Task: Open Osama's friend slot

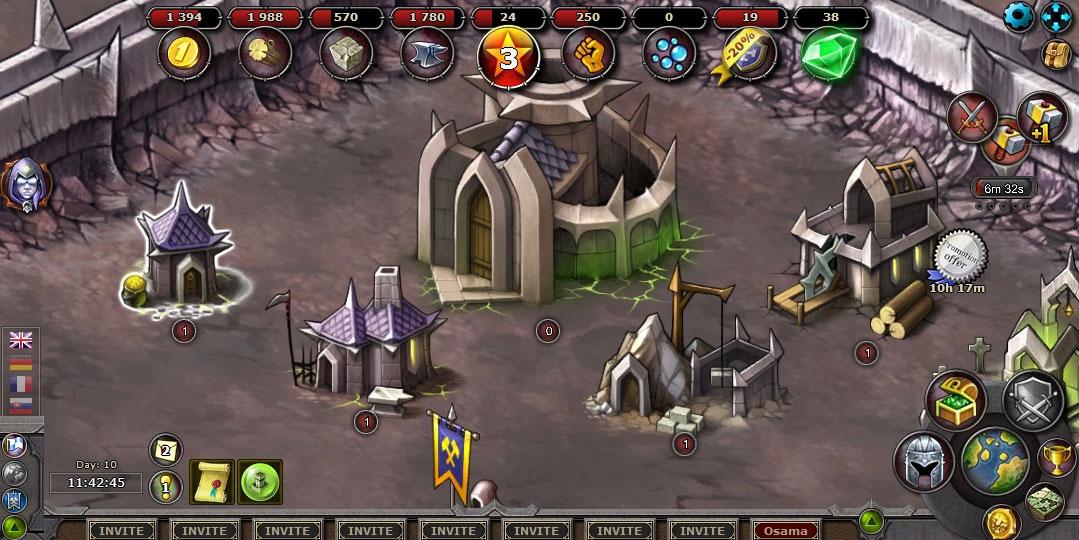Action: pos(785,530)
